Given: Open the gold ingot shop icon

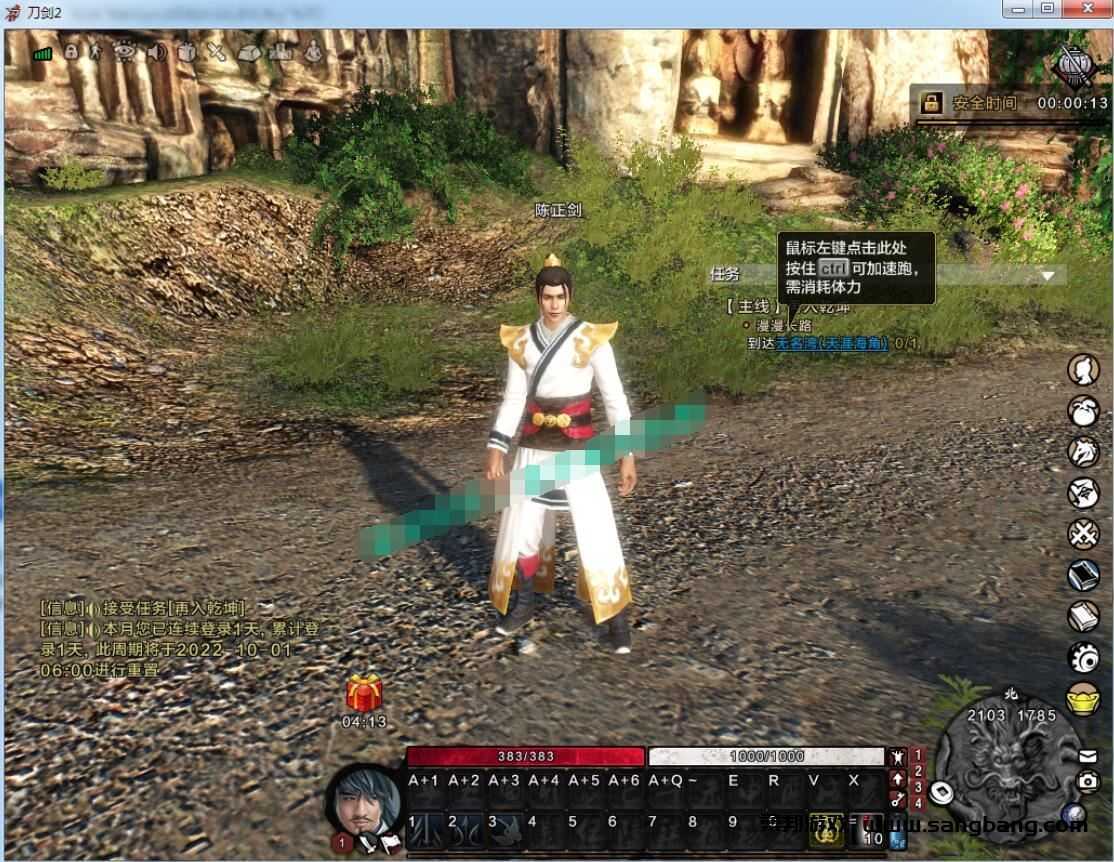Looking at the screenshot, I should tap(1083, 697).
